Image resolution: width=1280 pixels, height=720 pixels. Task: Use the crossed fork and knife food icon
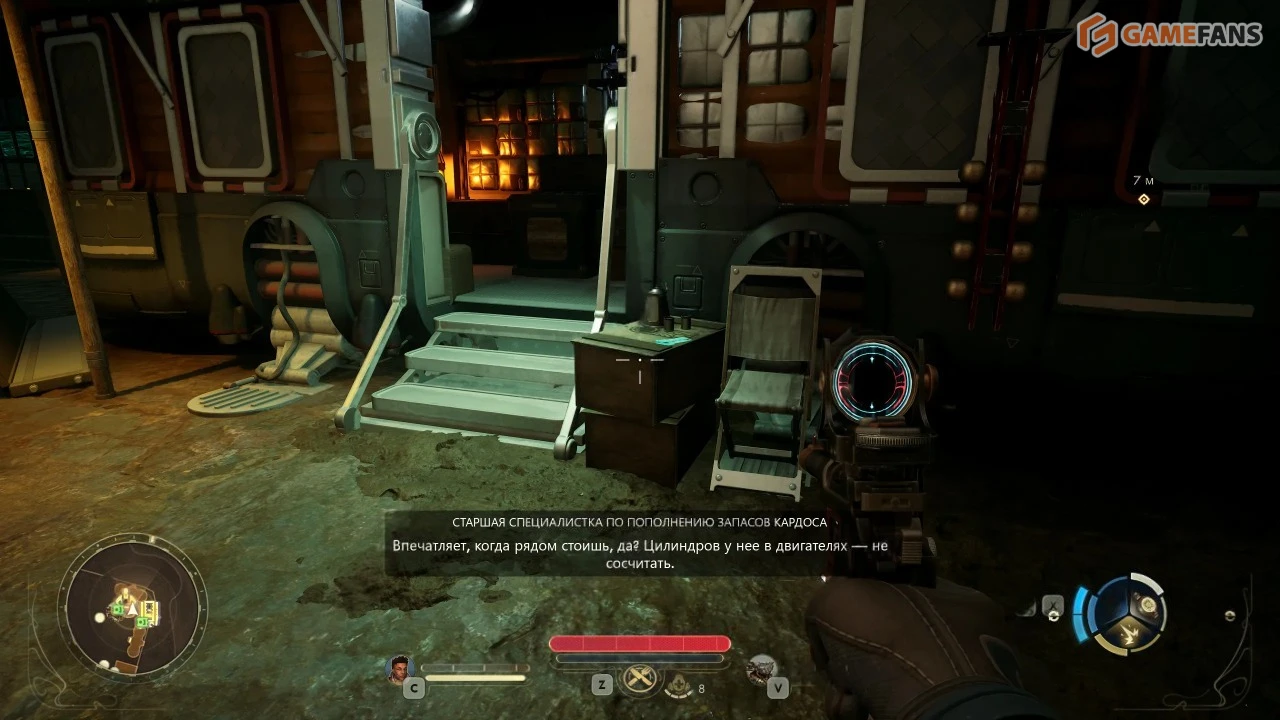pyautogui.click(x=639, y=679)
